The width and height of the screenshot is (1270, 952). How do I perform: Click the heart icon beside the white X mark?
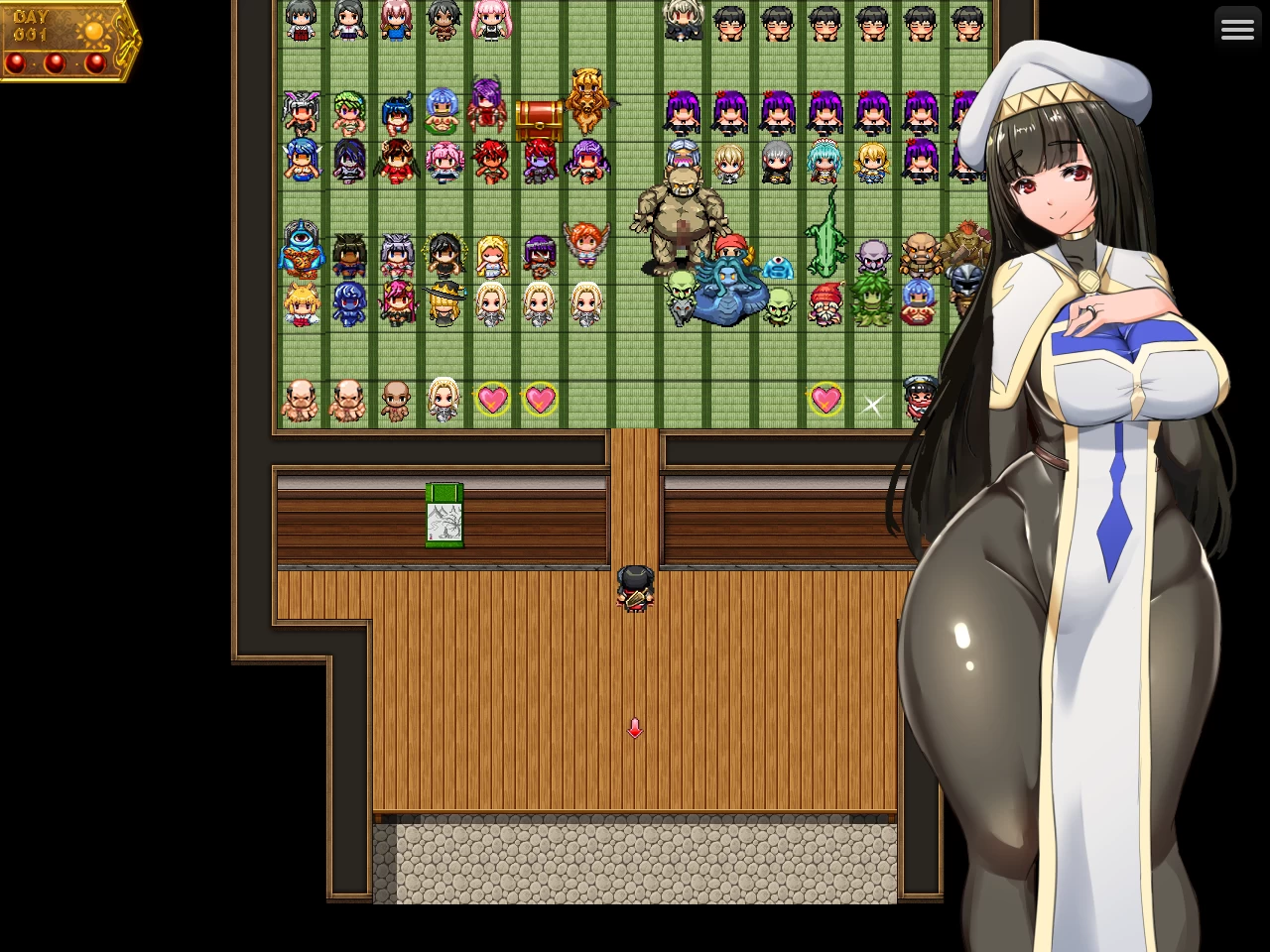point(825,399)
